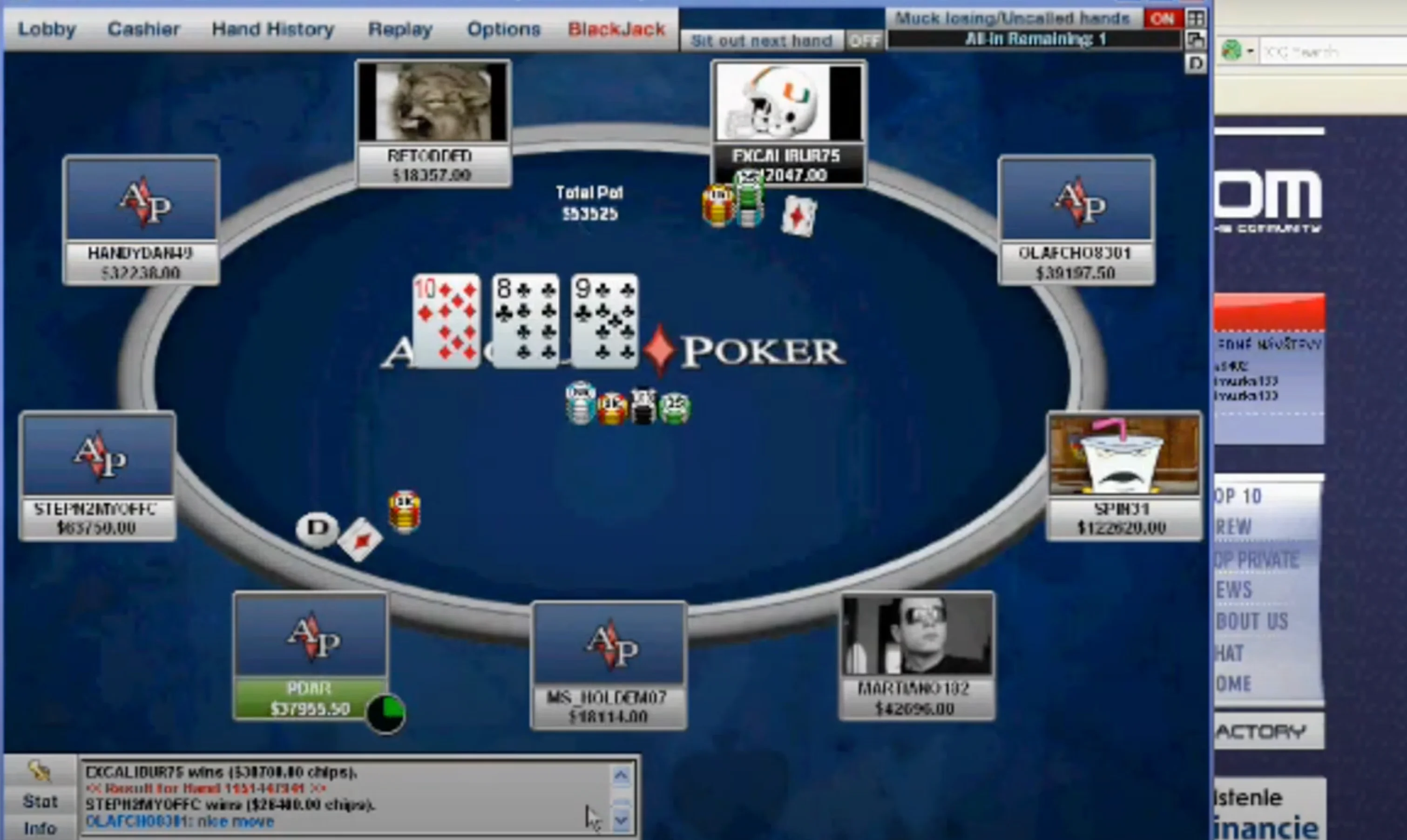Show the Hand History
Viewport: 1407px width, 840px height.
273,29
